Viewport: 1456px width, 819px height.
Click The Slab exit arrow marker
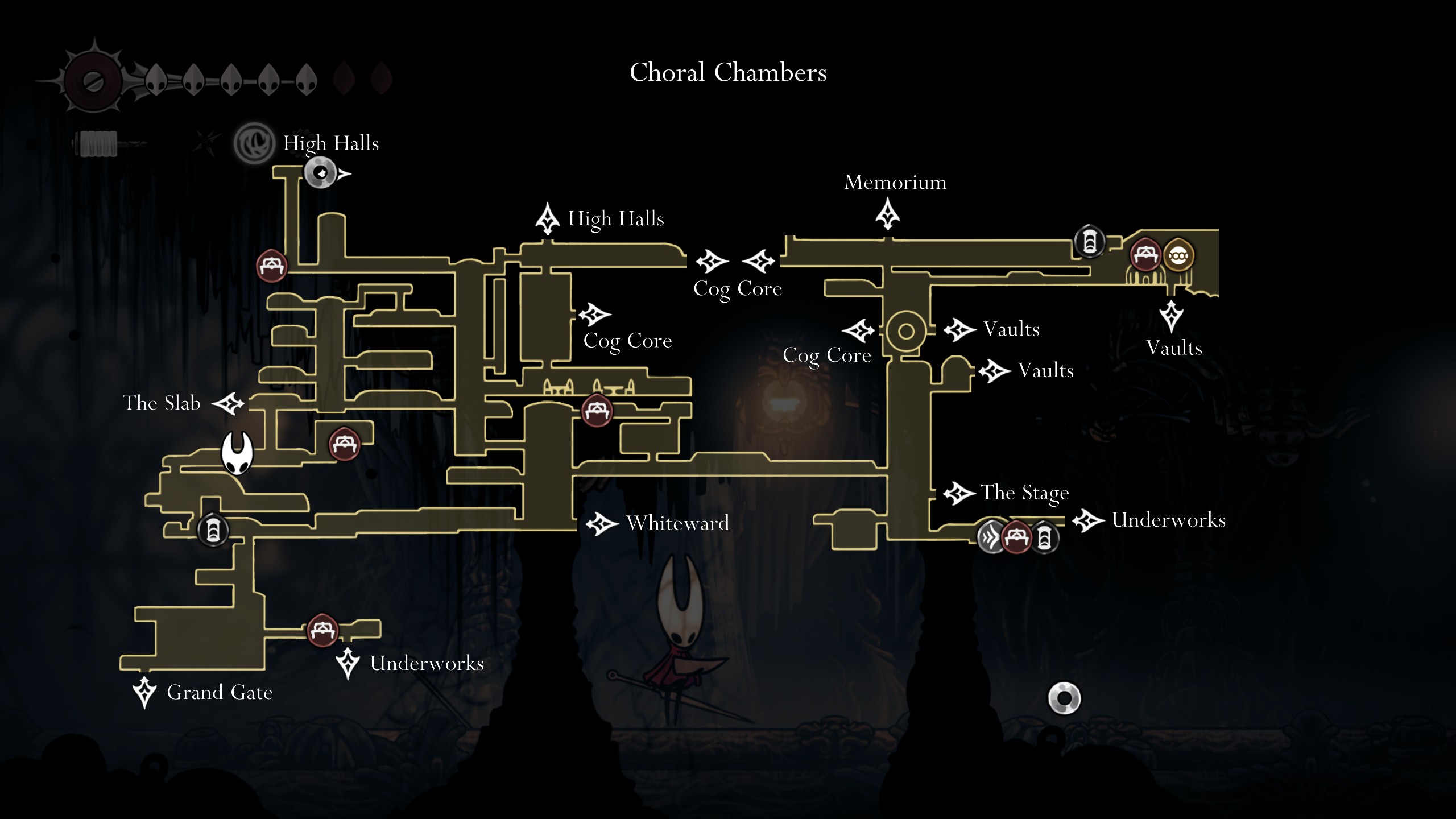[230, 403]
